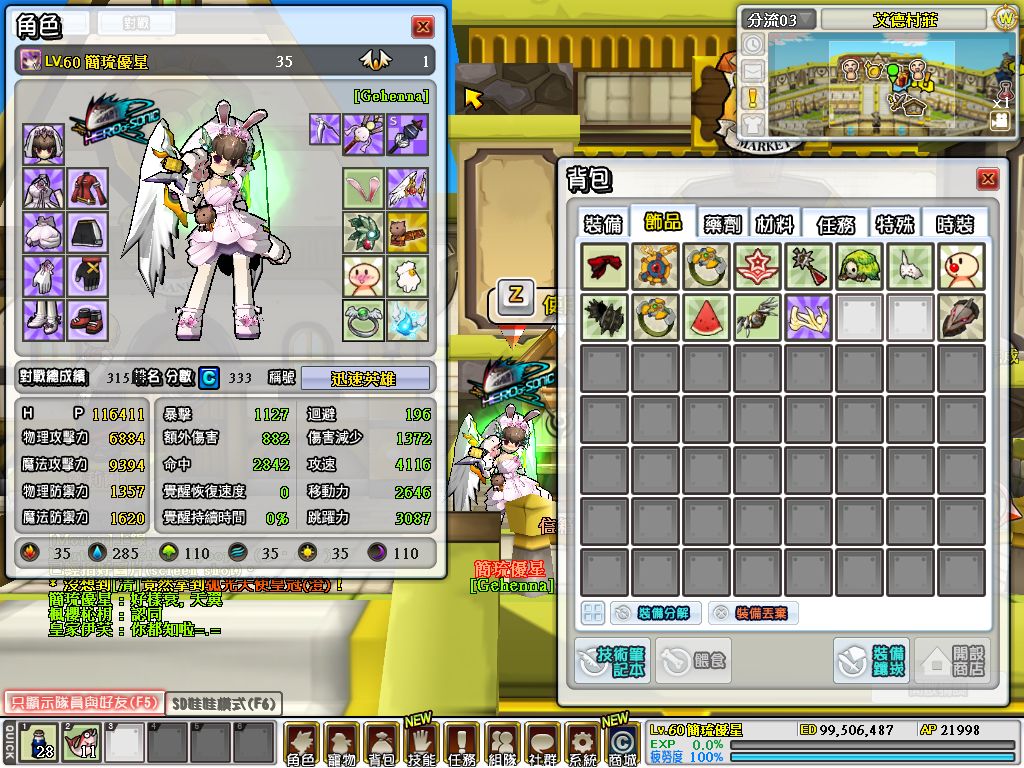Show the 材料 materials tab

tap(773, 223)
